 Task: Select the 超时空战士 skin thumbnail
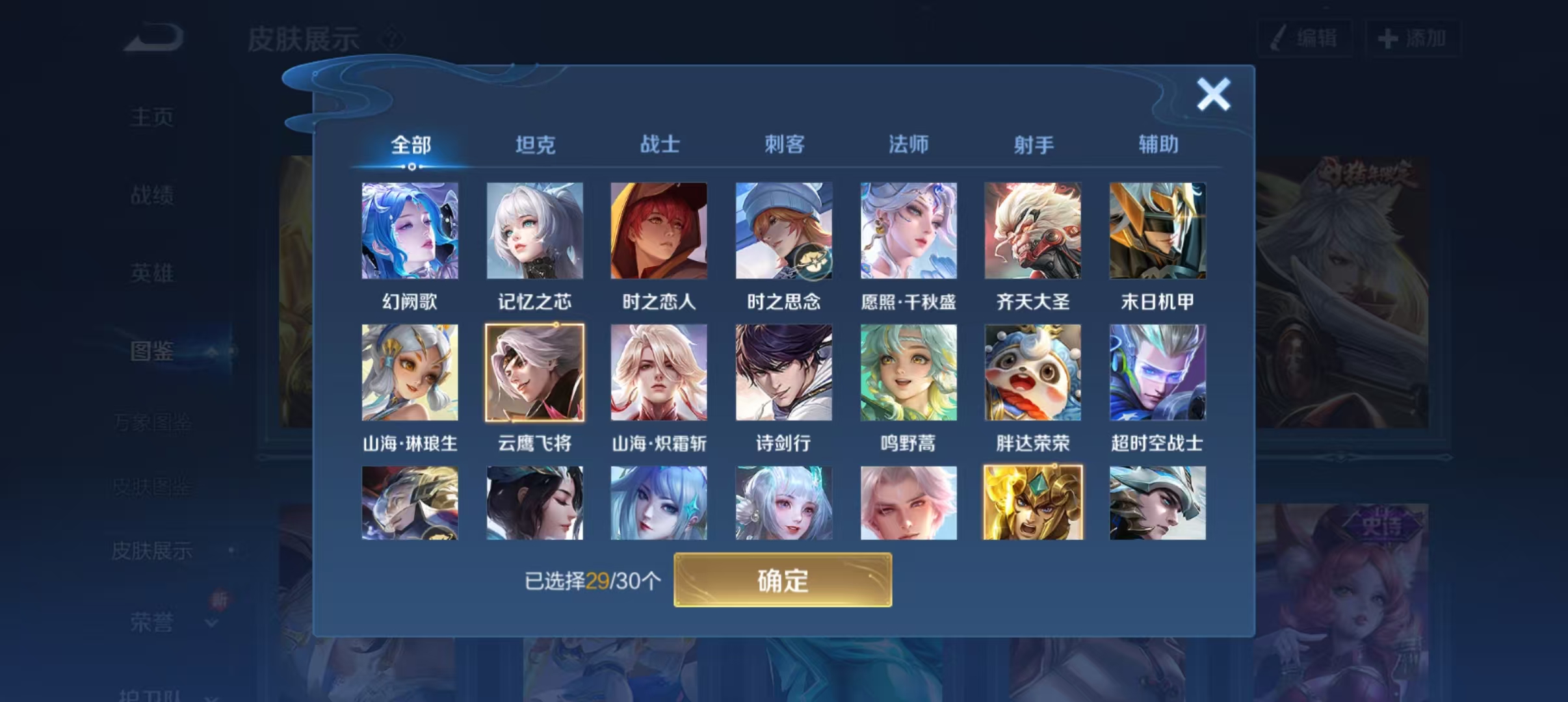pos(1156,372)
